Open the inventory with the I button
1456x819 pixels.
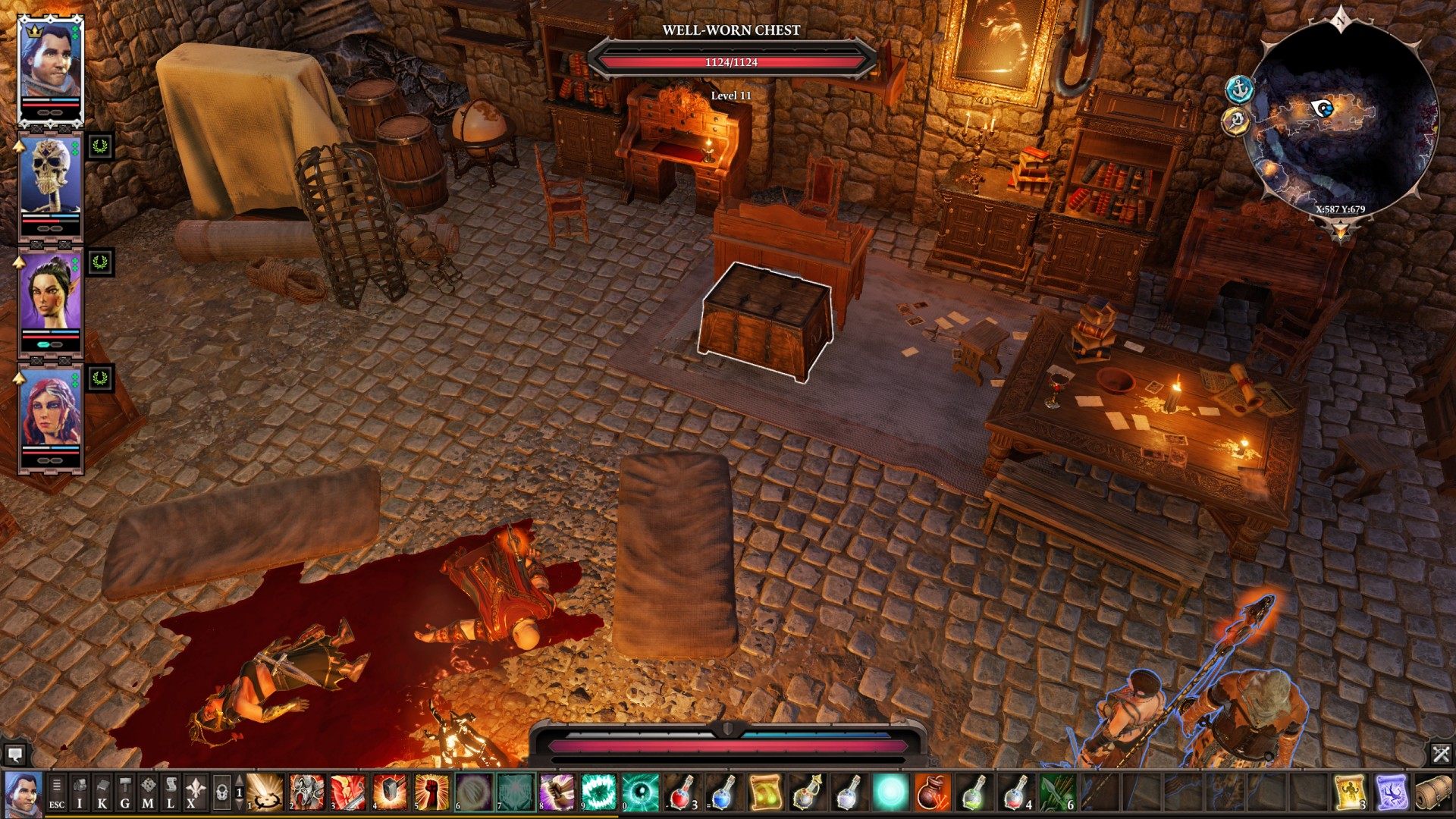tap(80, 793)
